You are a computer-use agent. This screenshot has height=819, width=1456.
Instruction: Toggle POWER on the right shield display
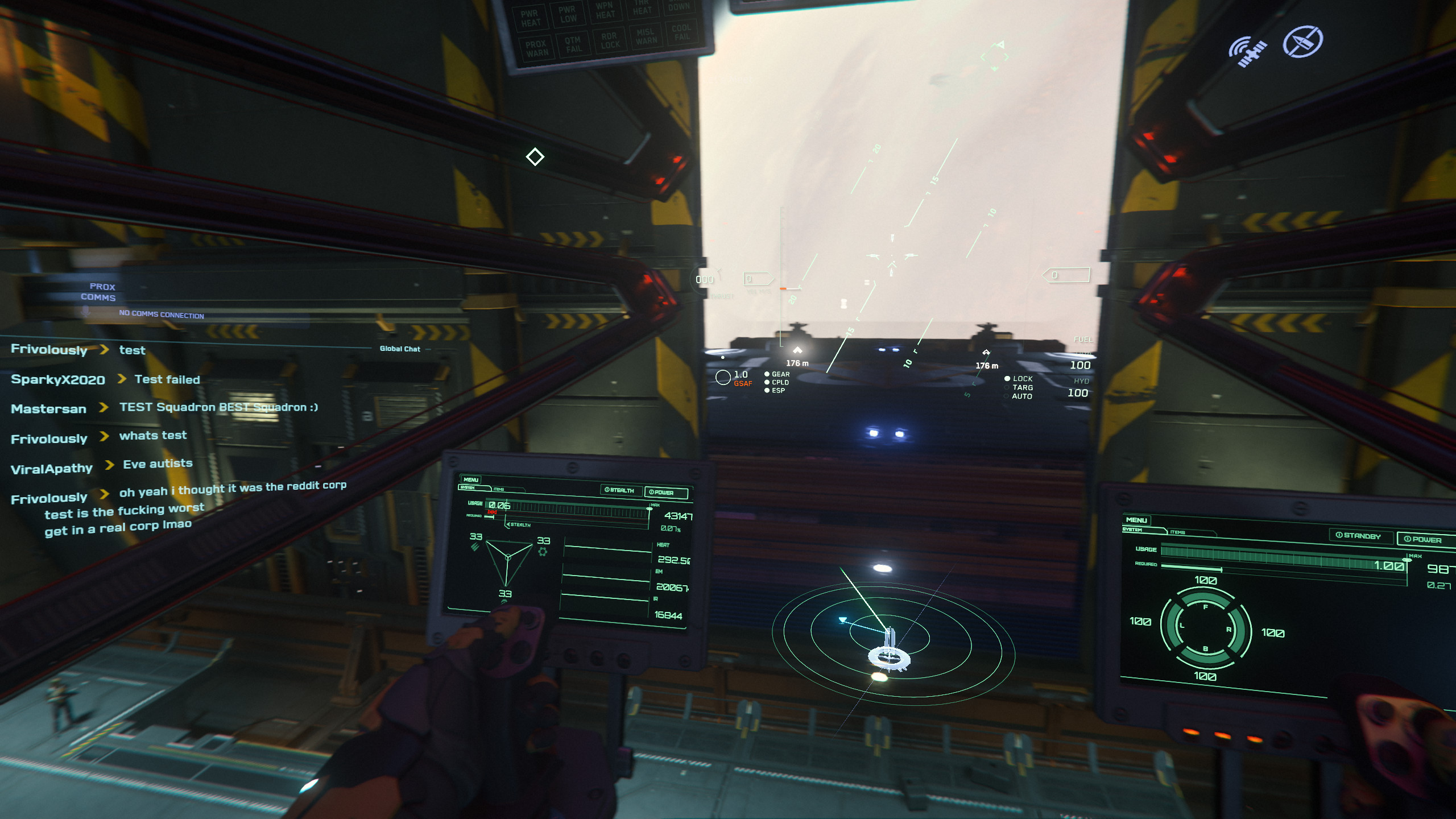click(1423, 539)
